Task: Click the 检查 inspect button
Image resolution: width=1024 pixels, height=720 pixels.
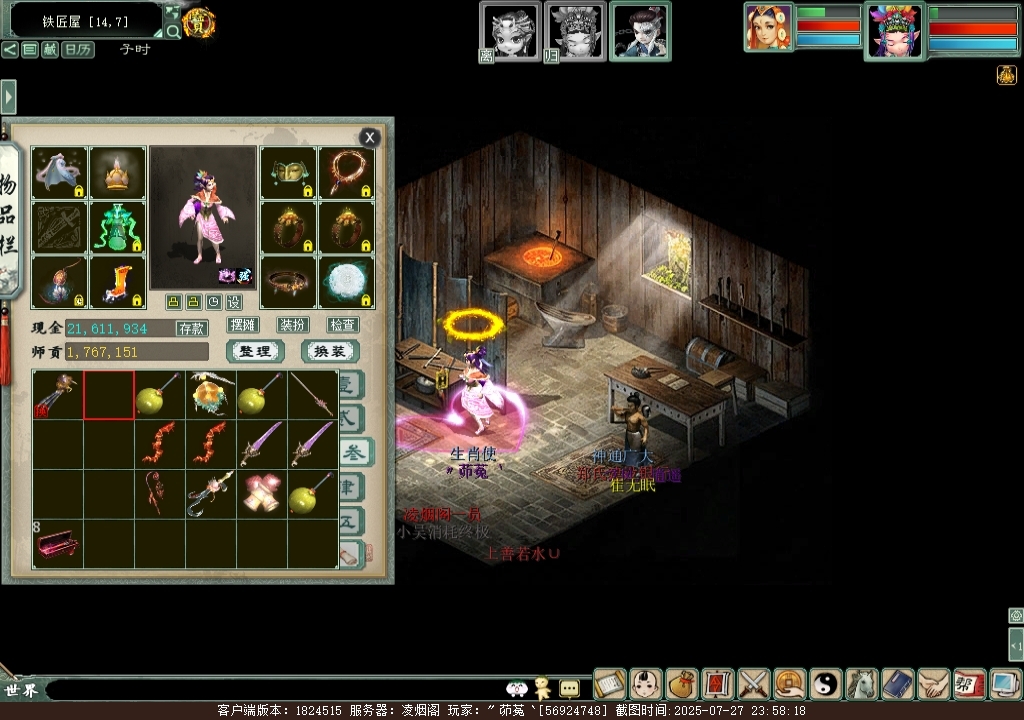Action: (x=343, y=325)
